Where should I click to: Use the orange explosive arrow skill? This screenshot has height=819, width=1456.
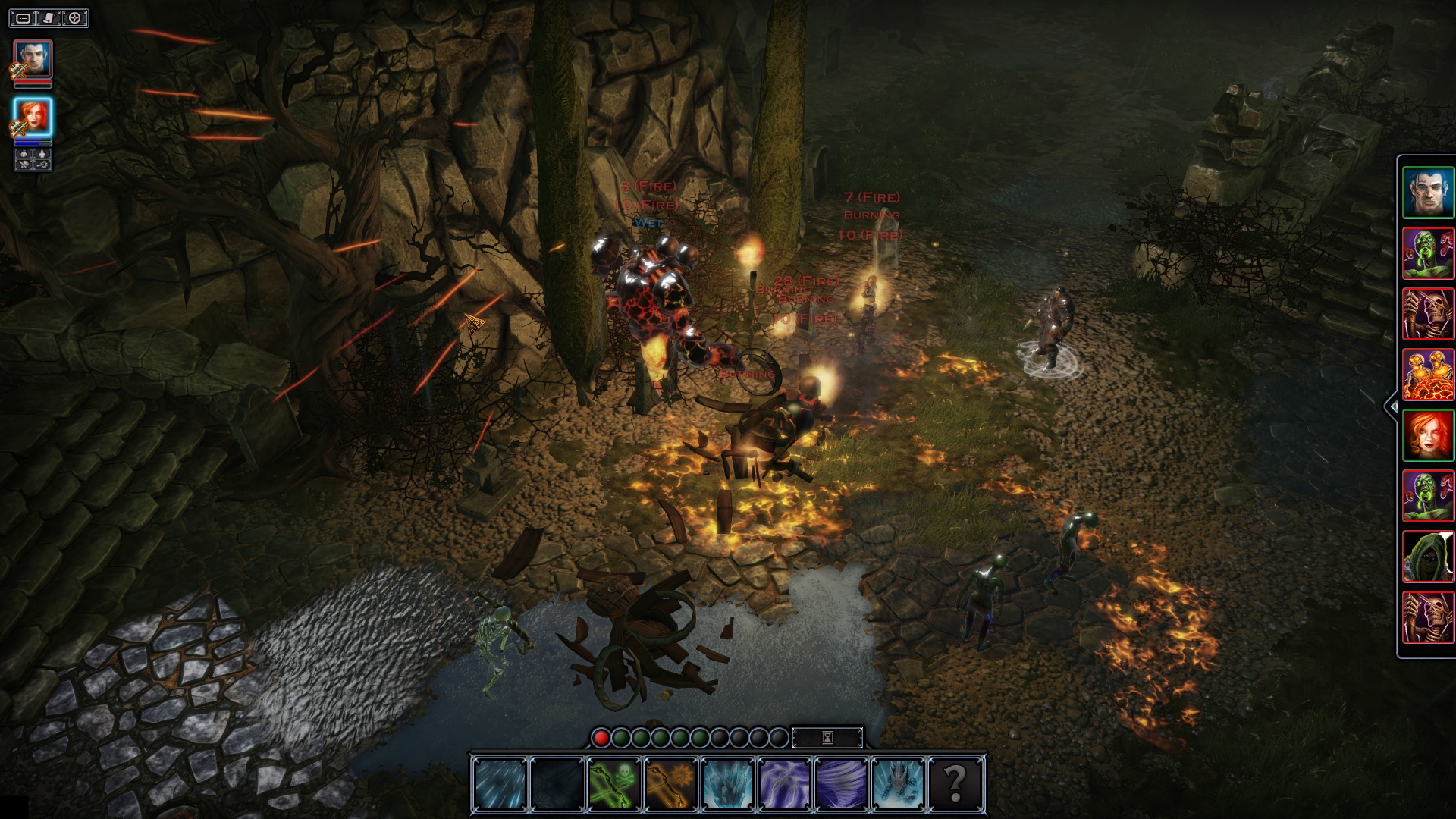point(671,783)
